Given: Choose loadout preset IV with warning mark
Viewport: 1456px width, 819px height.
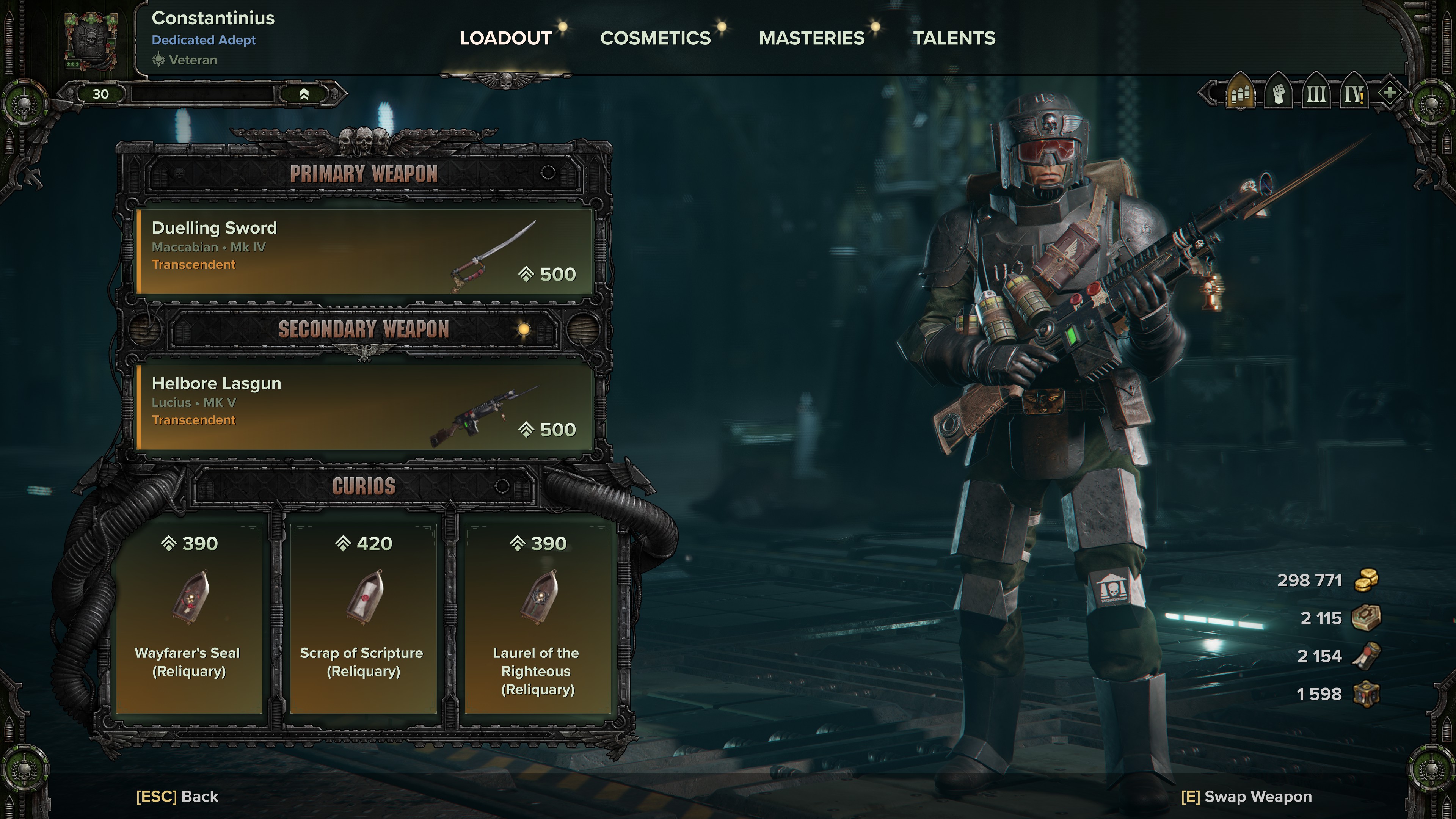Looking at the screenshot, I should point(1354,93).
